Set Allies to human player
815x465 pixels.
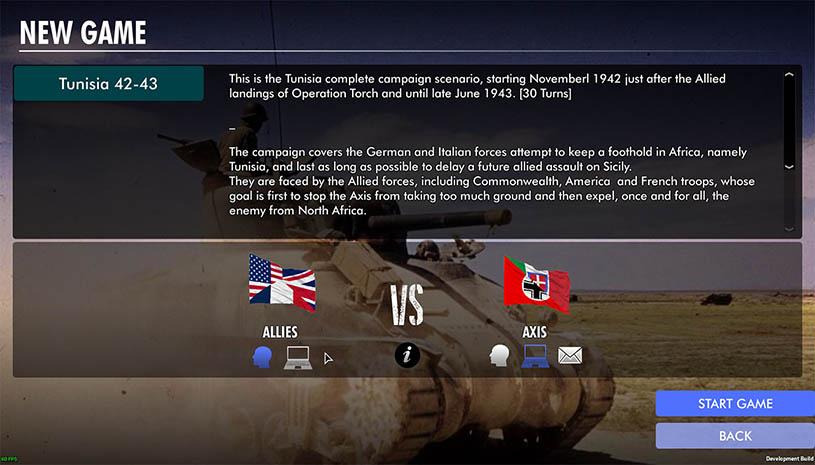click(263, 356)
